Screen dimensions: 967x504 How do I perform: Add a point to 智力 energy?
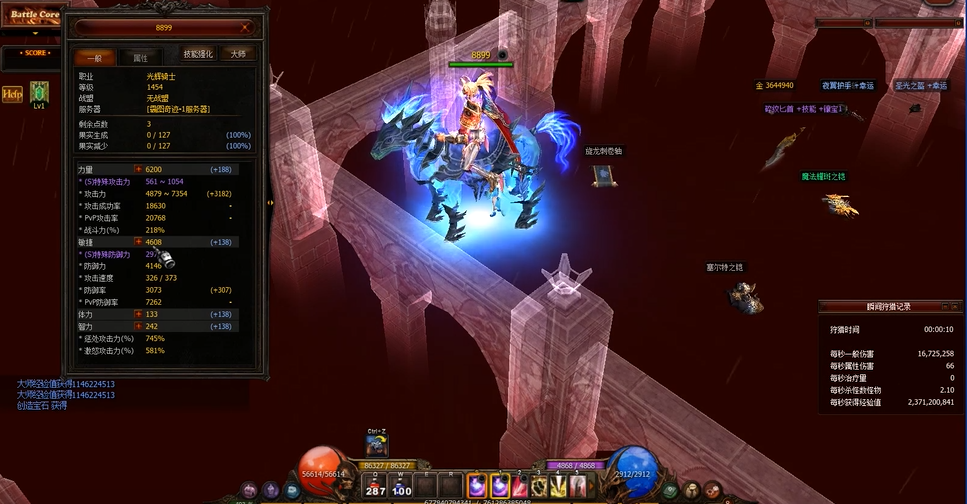tap(138, 326)
